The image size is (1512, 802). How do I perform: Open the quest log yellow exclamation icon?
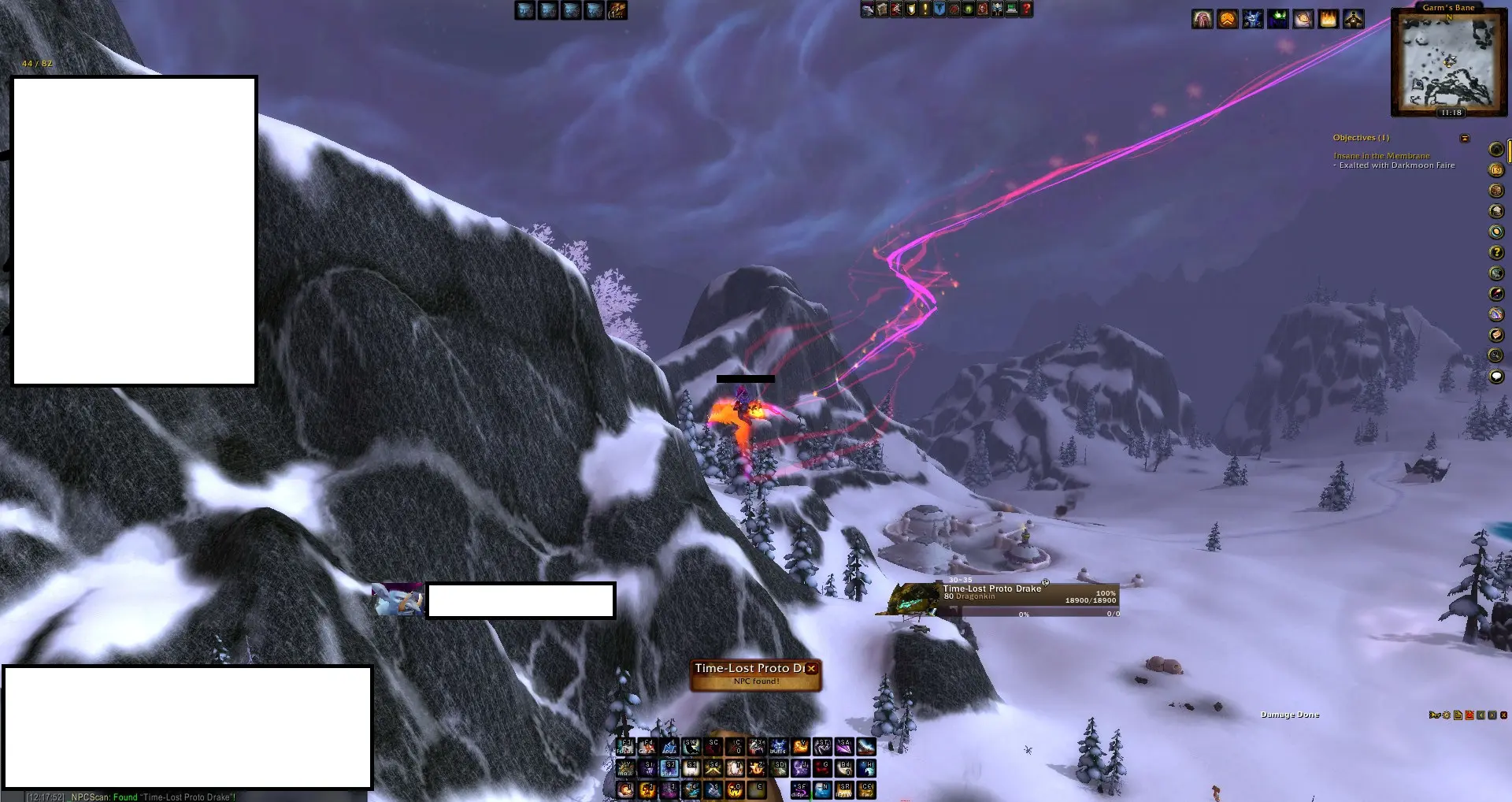(x=925, y=9)
